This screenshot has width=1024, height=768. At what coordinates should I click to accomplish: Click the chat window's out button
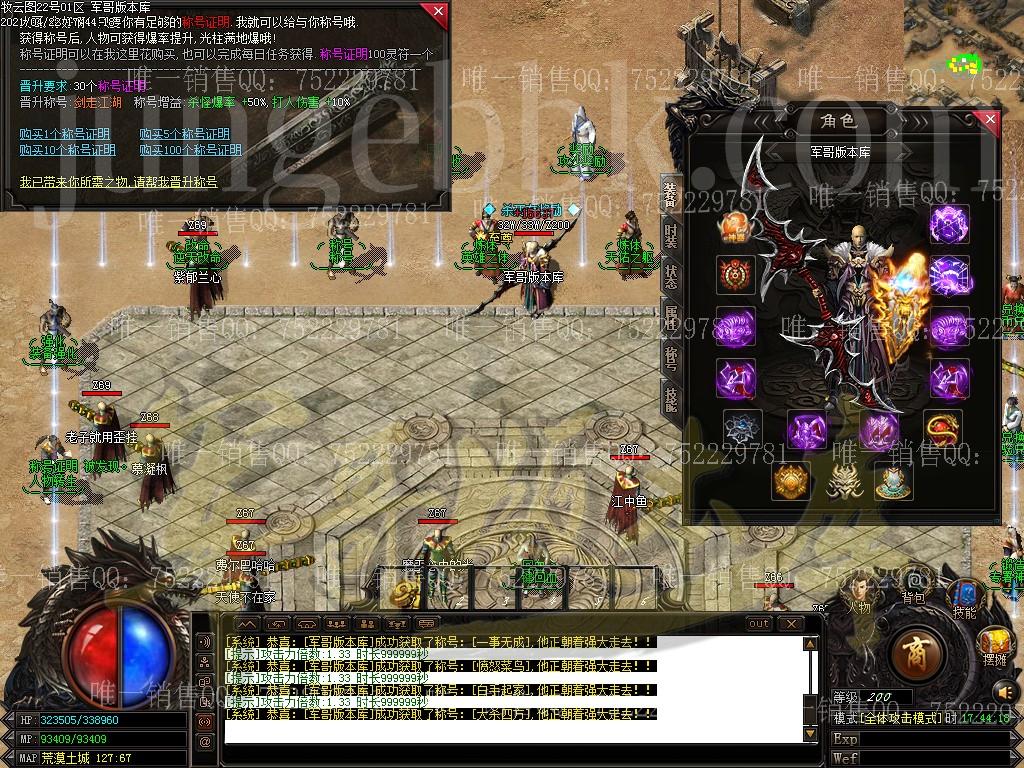tap(759, 624)
